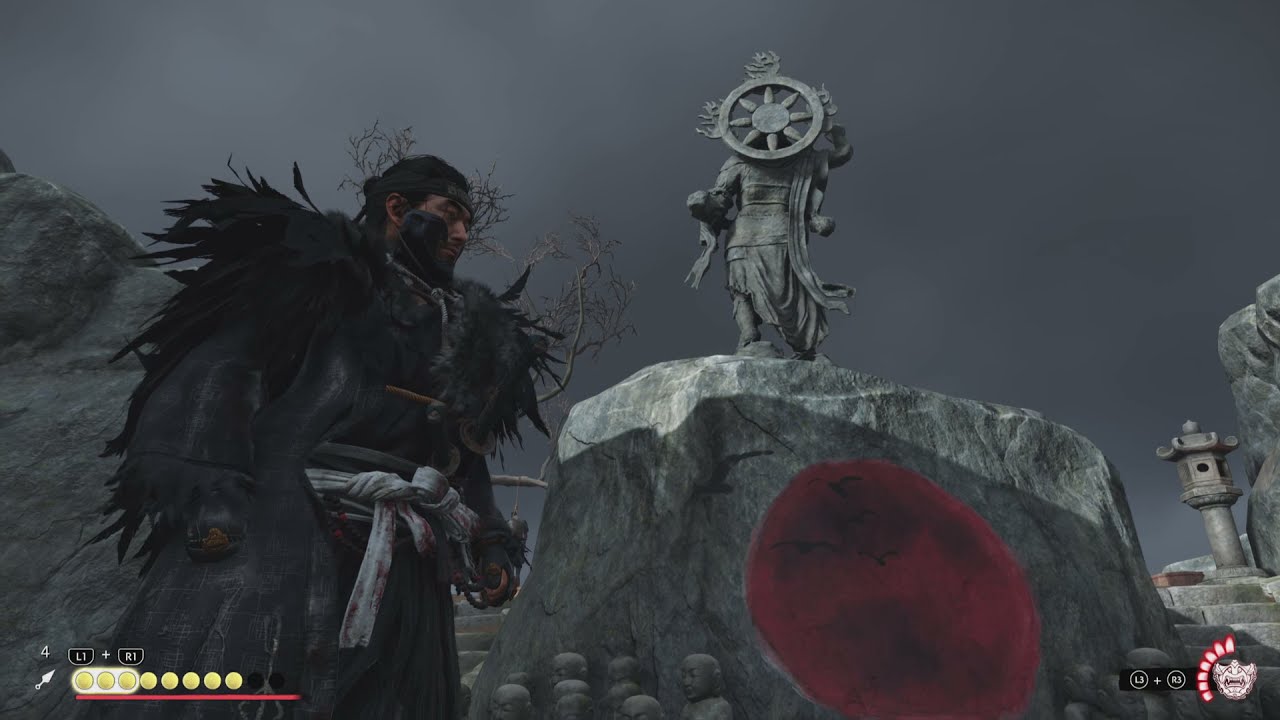Select the kunai ghost weapon icon
Screen dimensions: 1280x720
(x=44, y=680)
